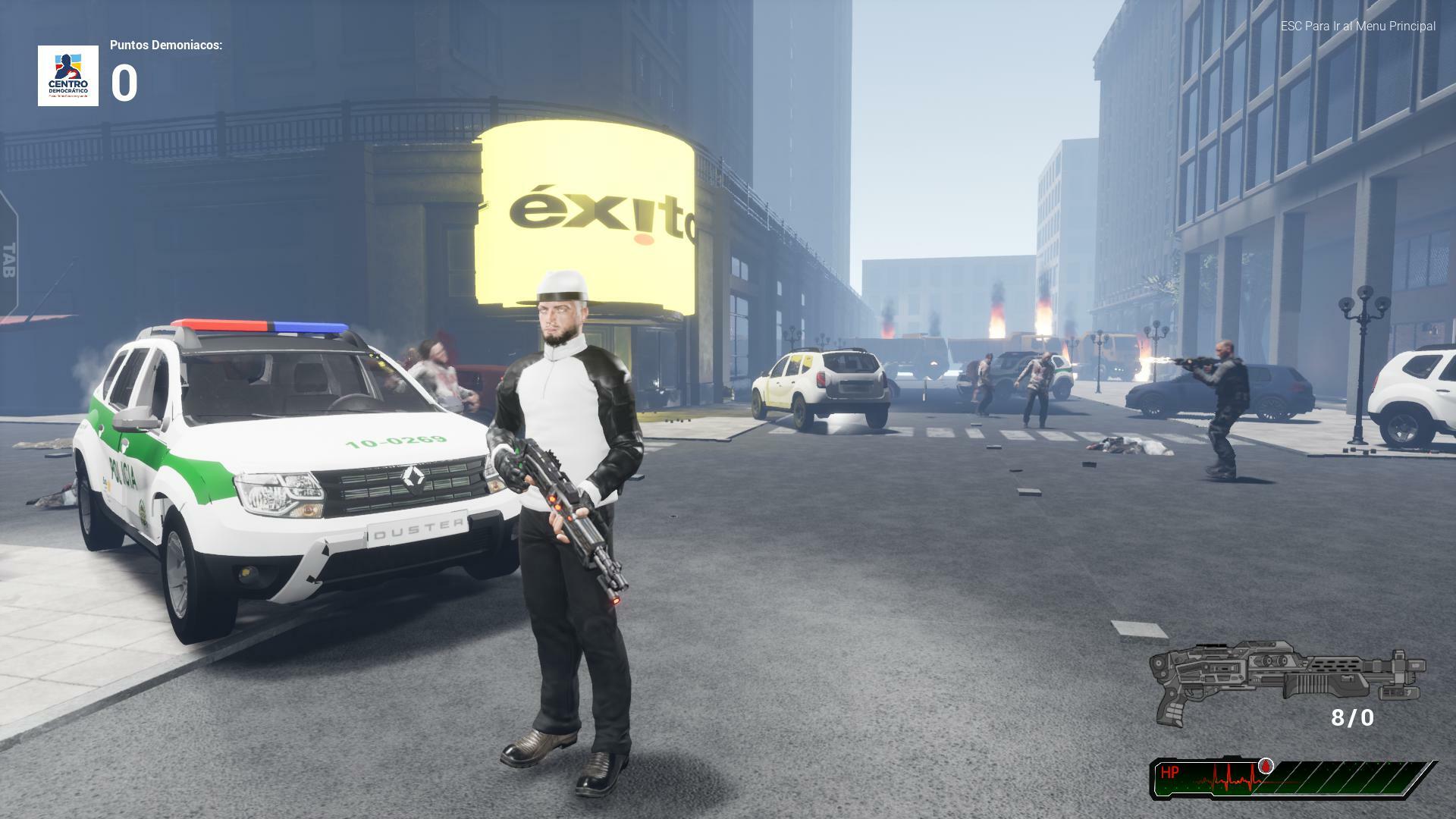Toggle the 8/0 ammo counter

pyautogui.click(x=1352, y=718)
